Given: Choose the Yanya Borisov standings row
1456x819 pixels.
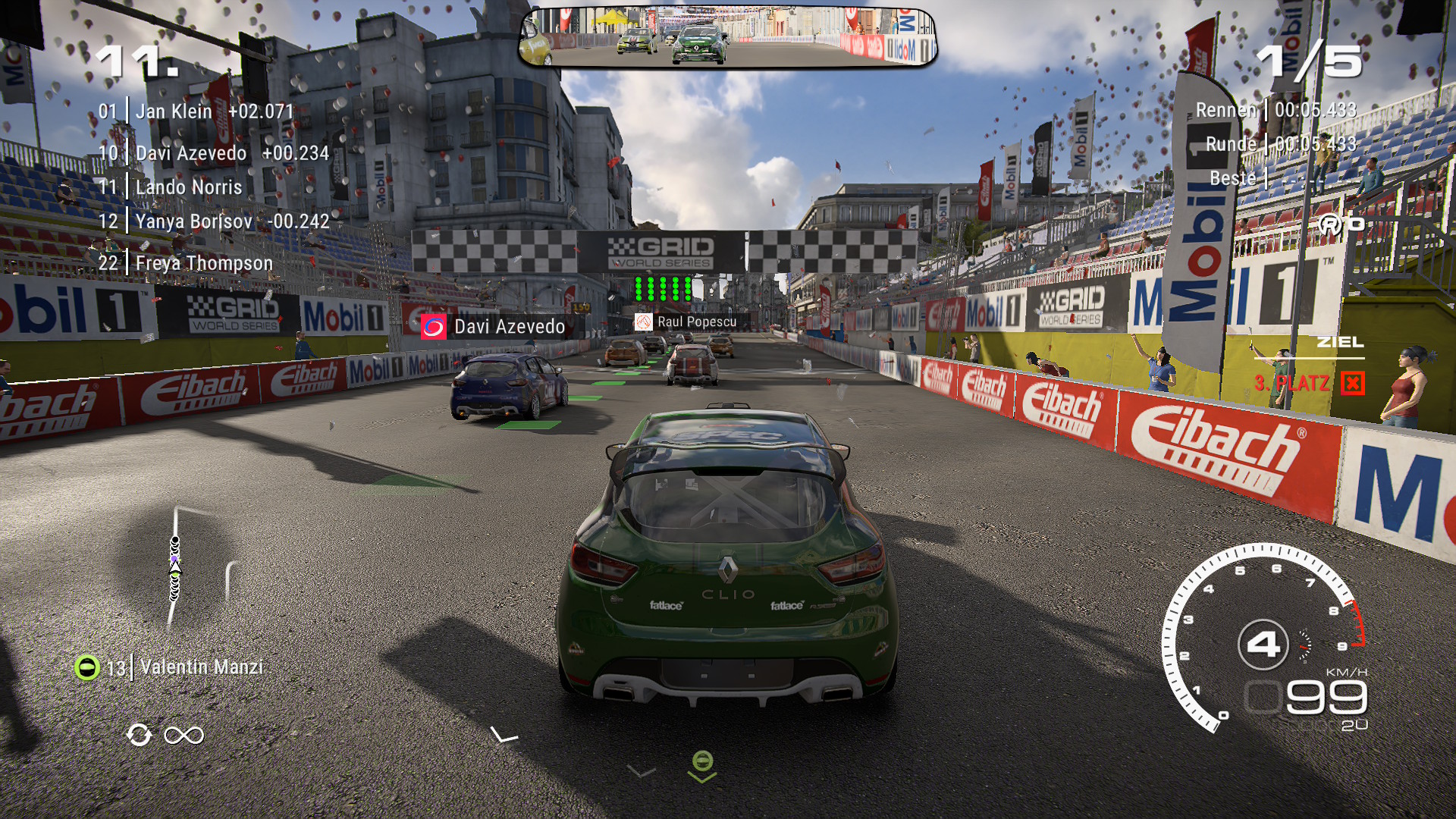Looking at the screenshot, I should coord(214,221).
